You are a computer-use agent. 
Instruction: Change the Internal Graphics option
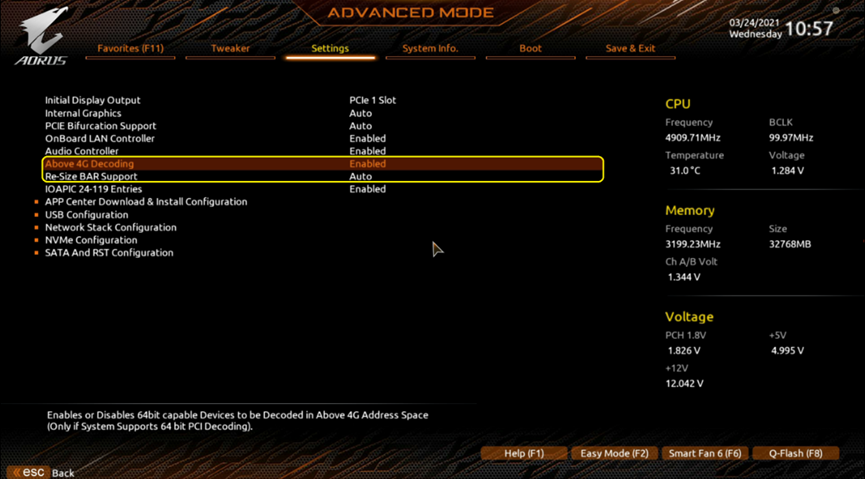pyautogui.click(x=83, y=113)
